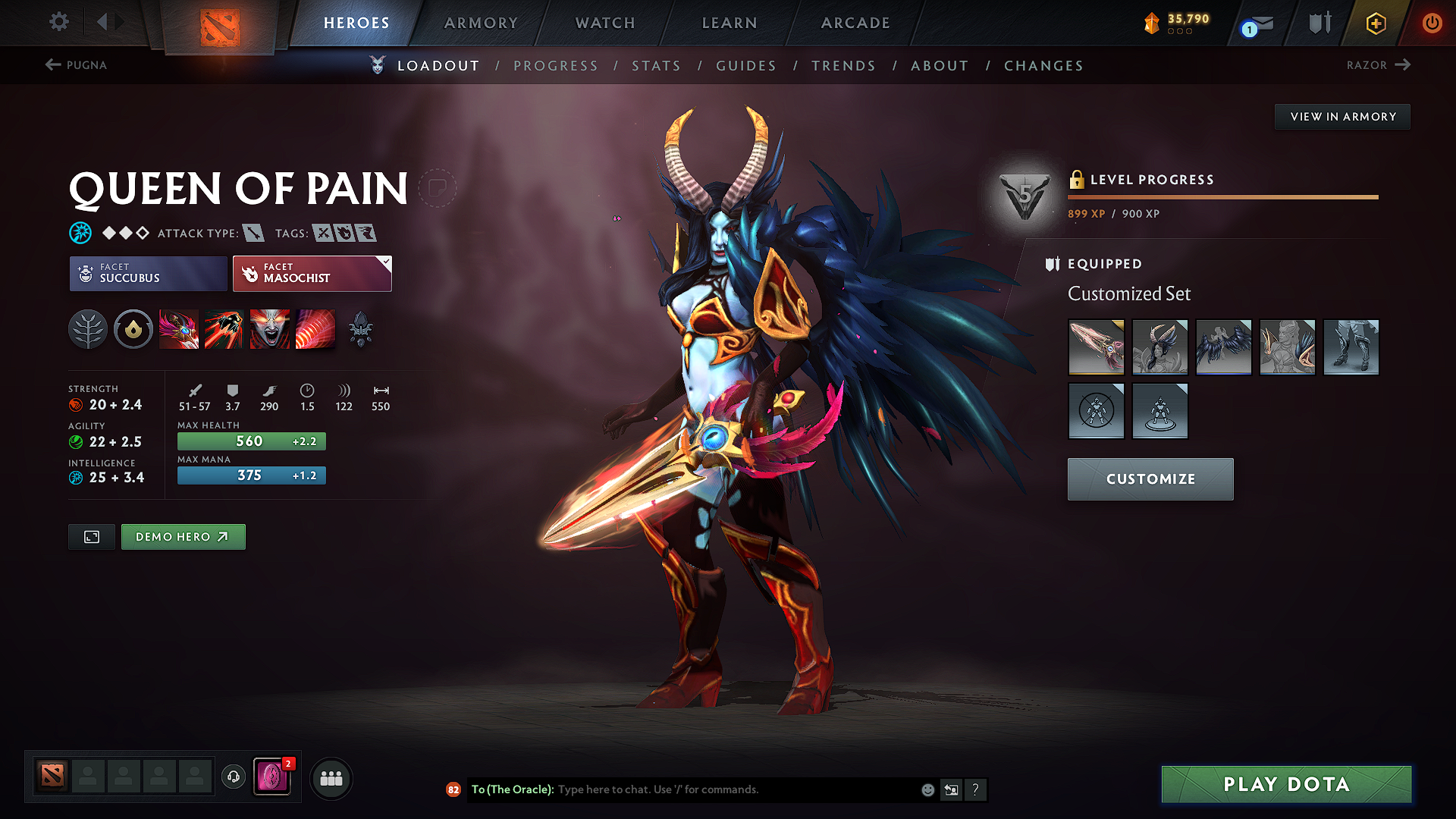Toggle the Masochist facet selection
1456x819 pixels.
pos(312,274)
